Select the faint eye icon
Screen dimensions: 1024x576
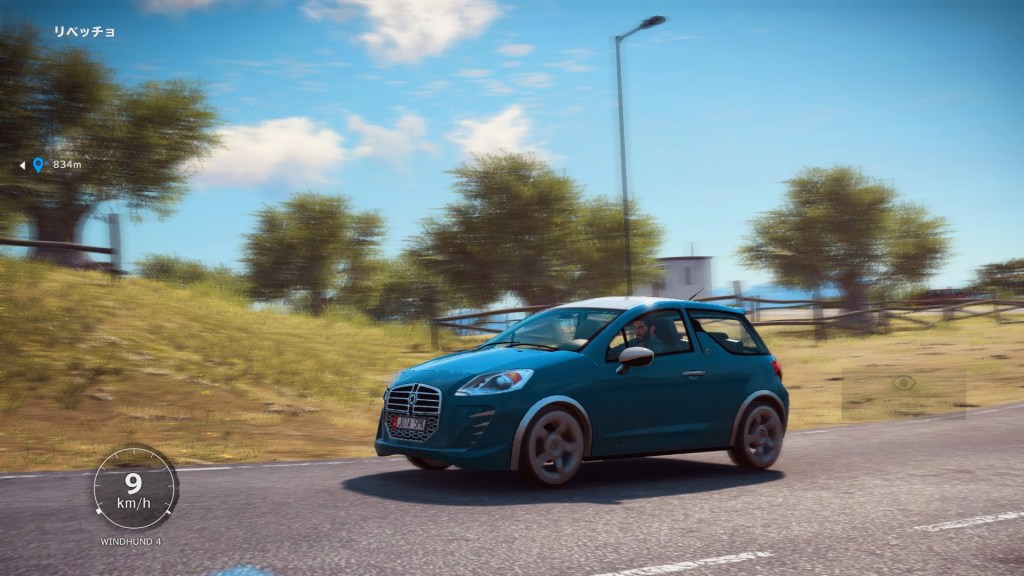[x=904, y=383]
